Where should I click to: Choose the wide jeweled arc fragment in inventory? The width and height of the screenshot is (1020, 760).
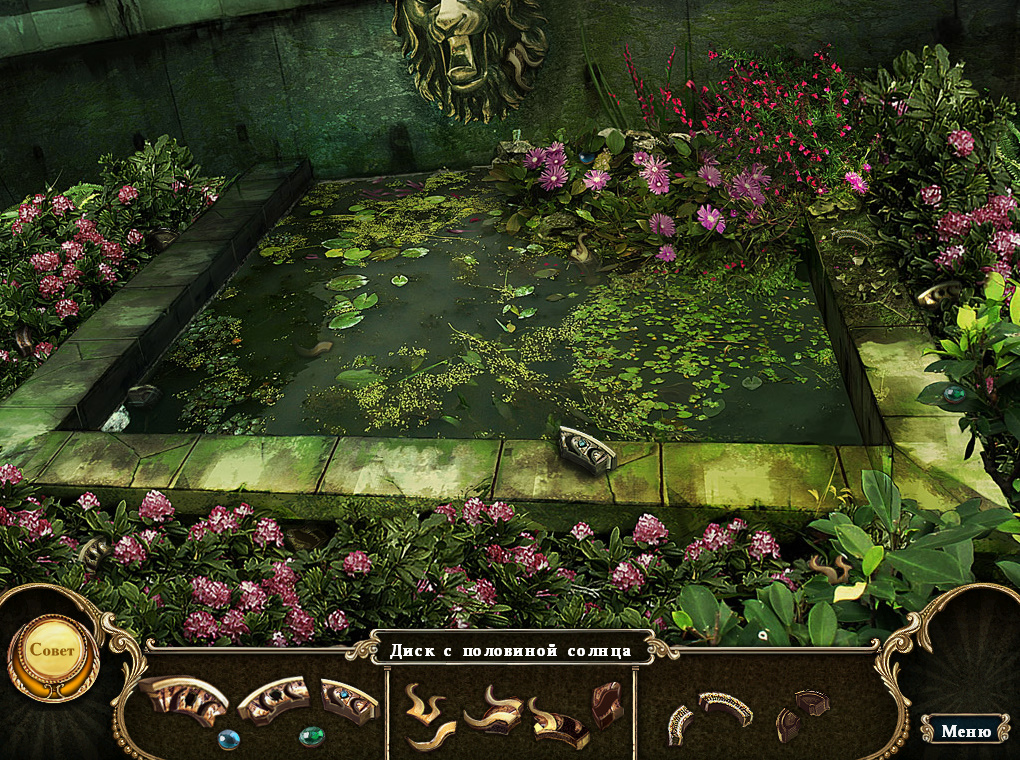(726, 707)
